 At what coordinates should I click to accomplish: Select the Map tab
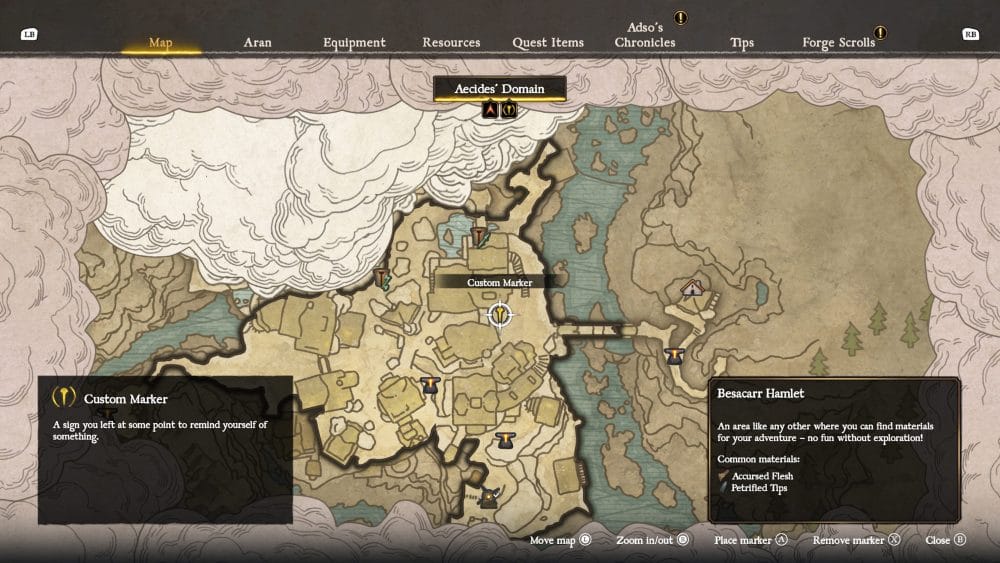click(161, 43)
